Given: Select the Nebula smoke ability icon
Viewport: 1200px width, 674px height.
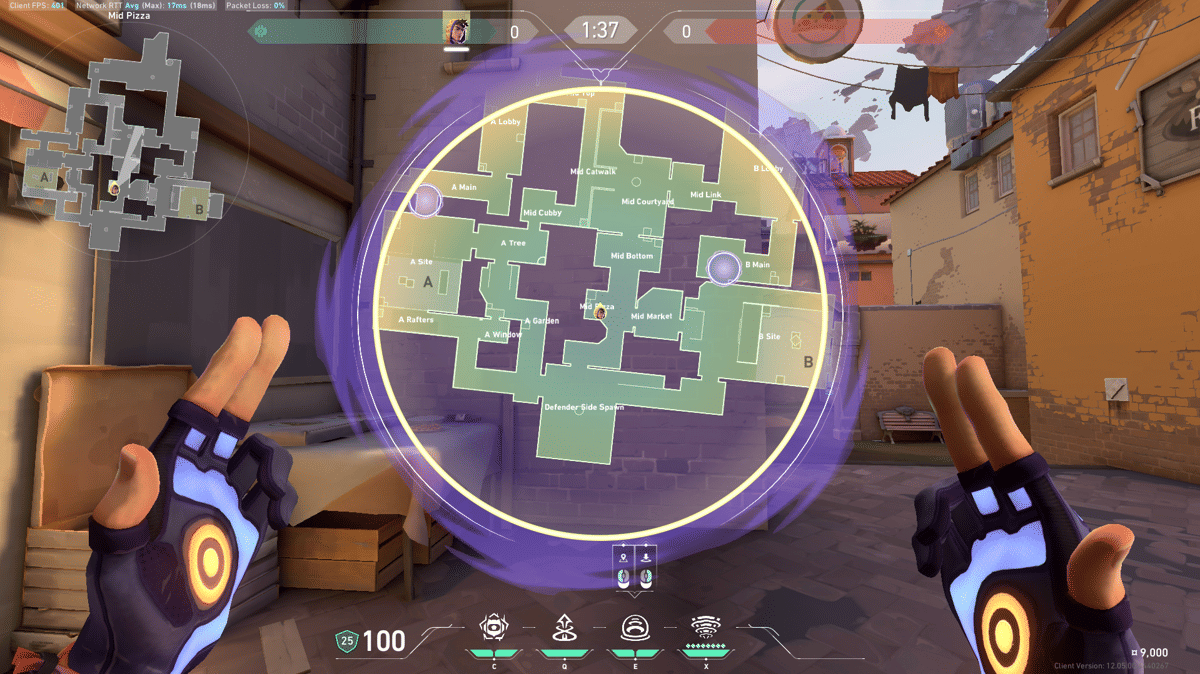Looking at the screenshot, I should click(x=634, y=628).
